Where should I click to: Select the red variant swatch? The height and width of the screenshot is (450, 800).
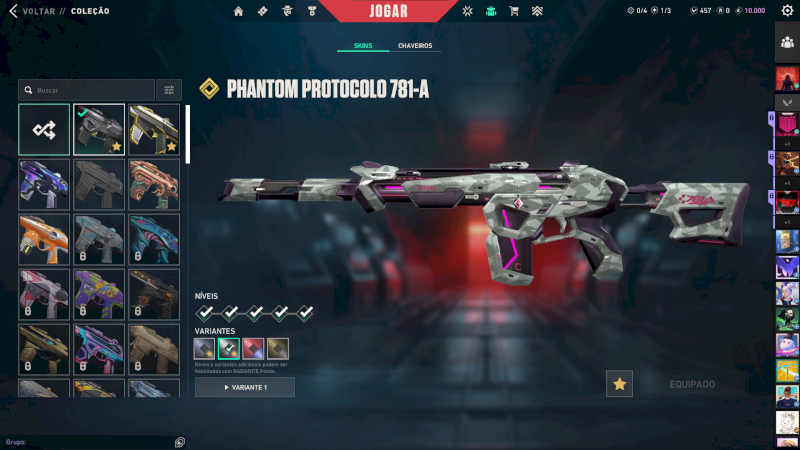click(253, 349)
